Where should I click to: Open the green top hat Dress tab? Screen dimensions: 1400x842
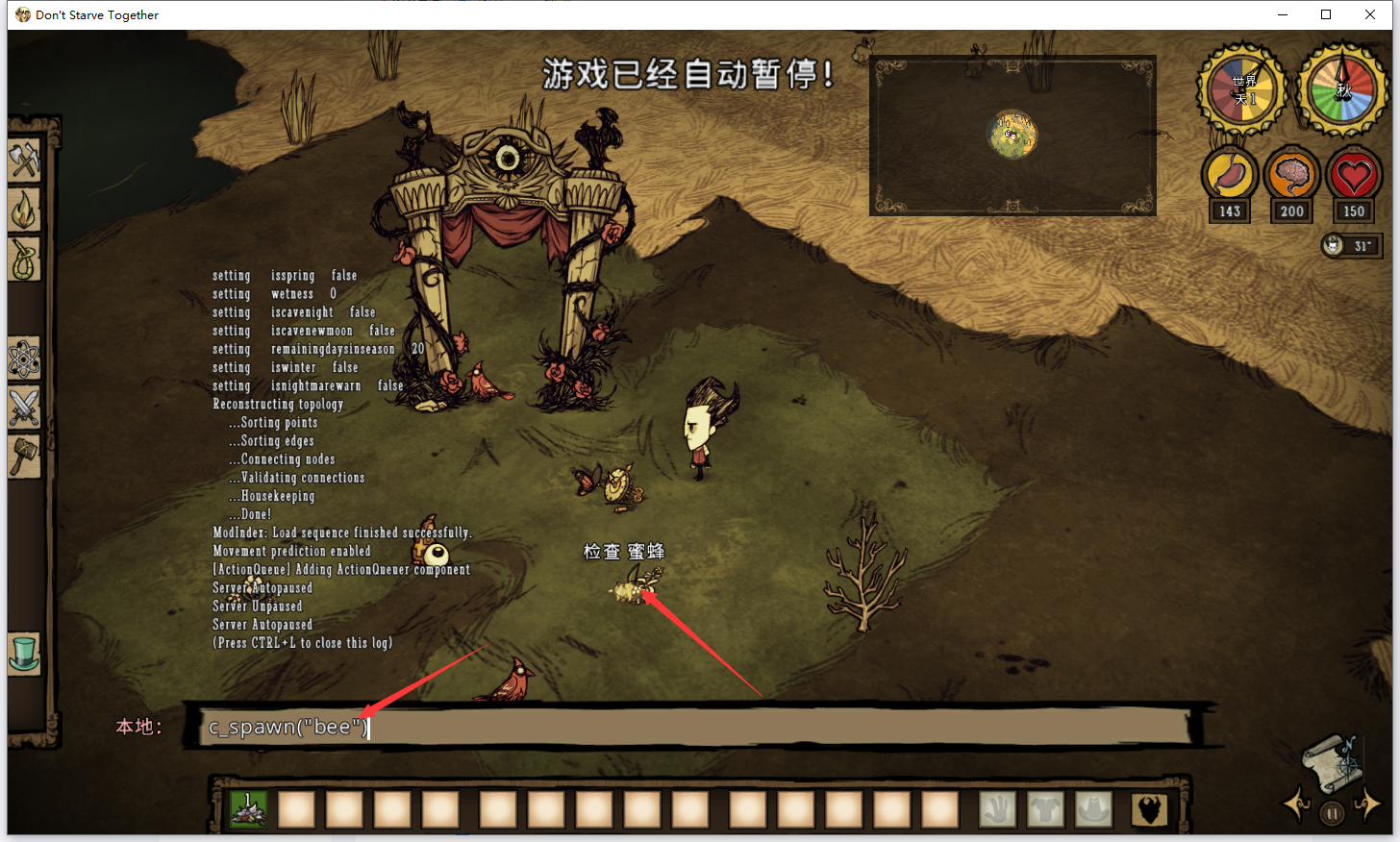(24, 654)
